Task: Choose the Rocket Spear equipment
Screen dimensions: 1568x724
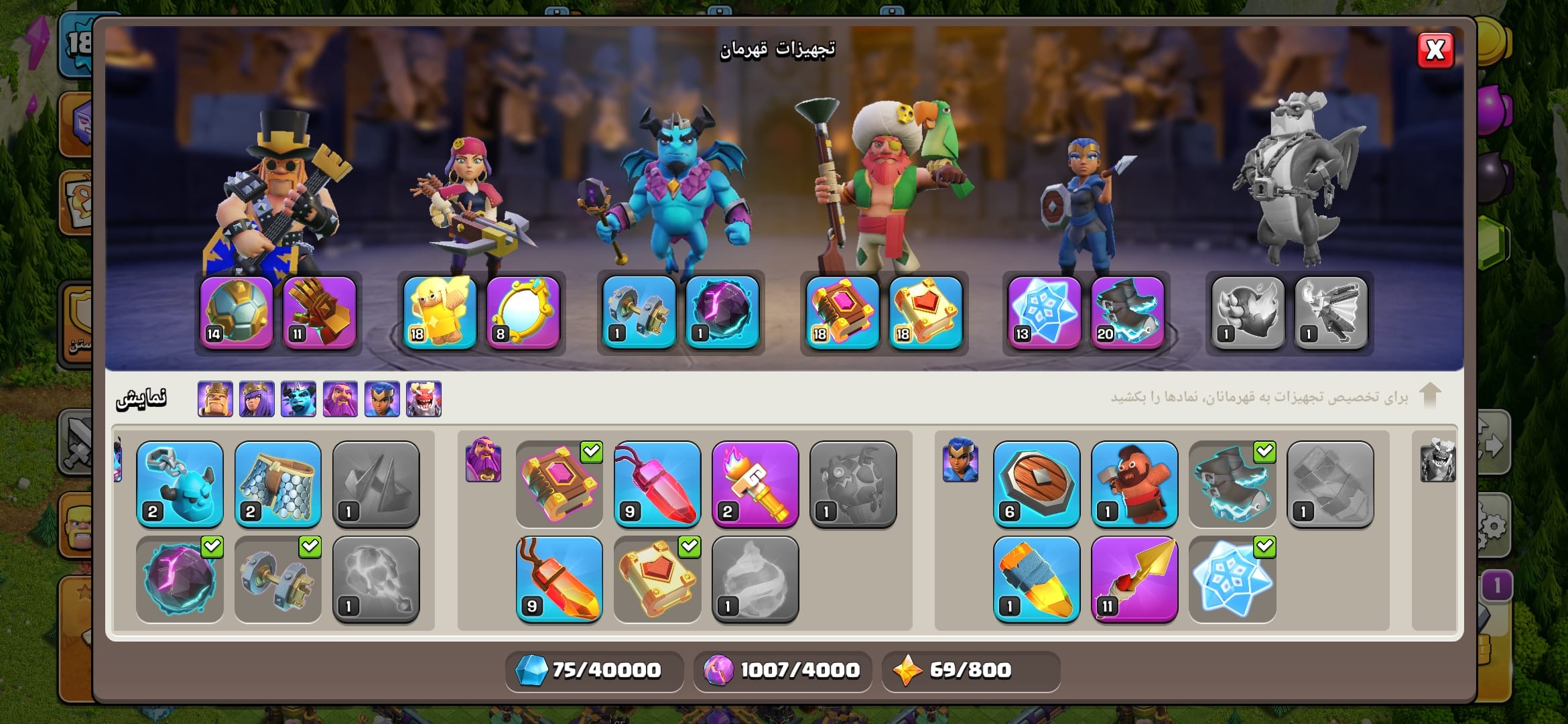Action: [1134, 579]
